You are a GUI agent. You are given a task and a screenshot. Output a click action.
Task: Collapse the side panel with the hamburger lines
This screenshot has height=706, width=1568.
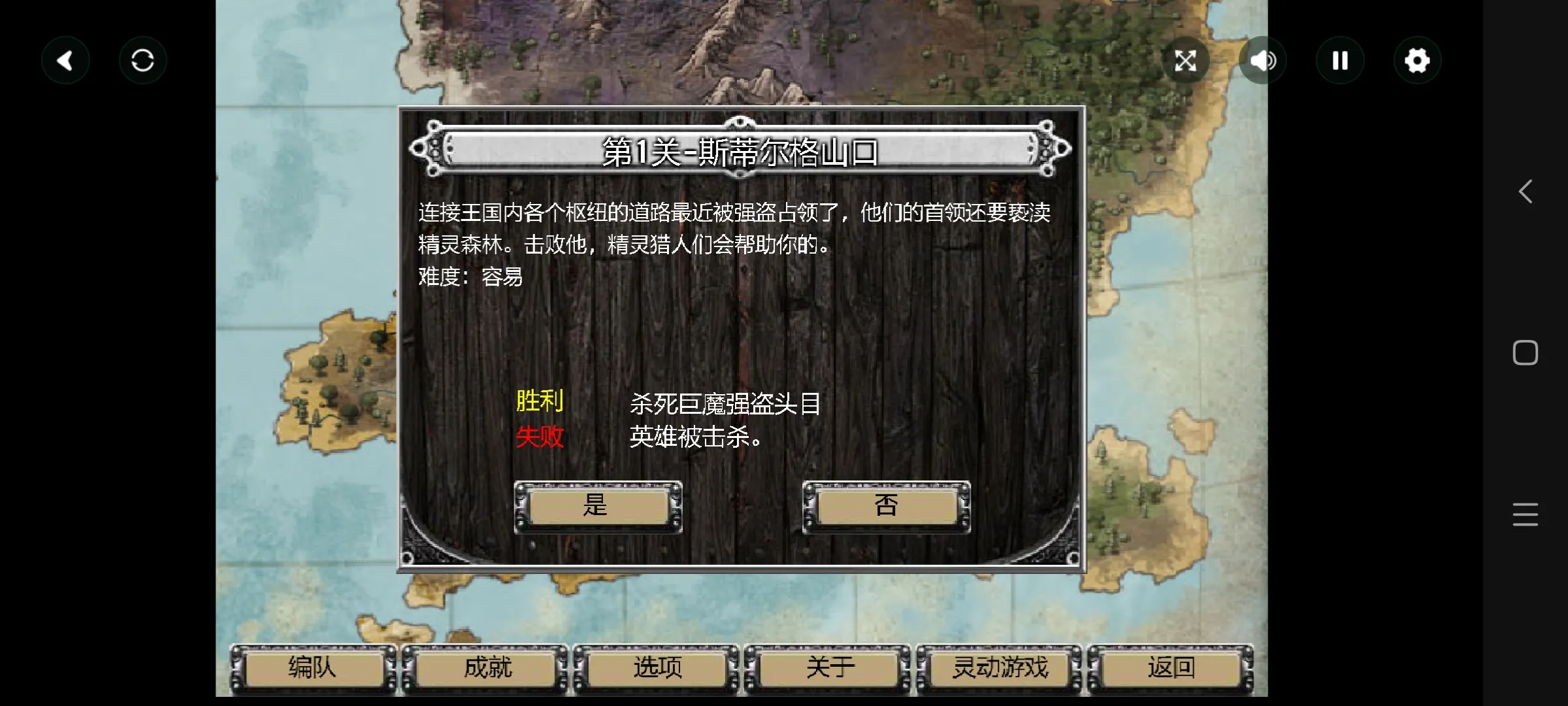pos(1525,515)
